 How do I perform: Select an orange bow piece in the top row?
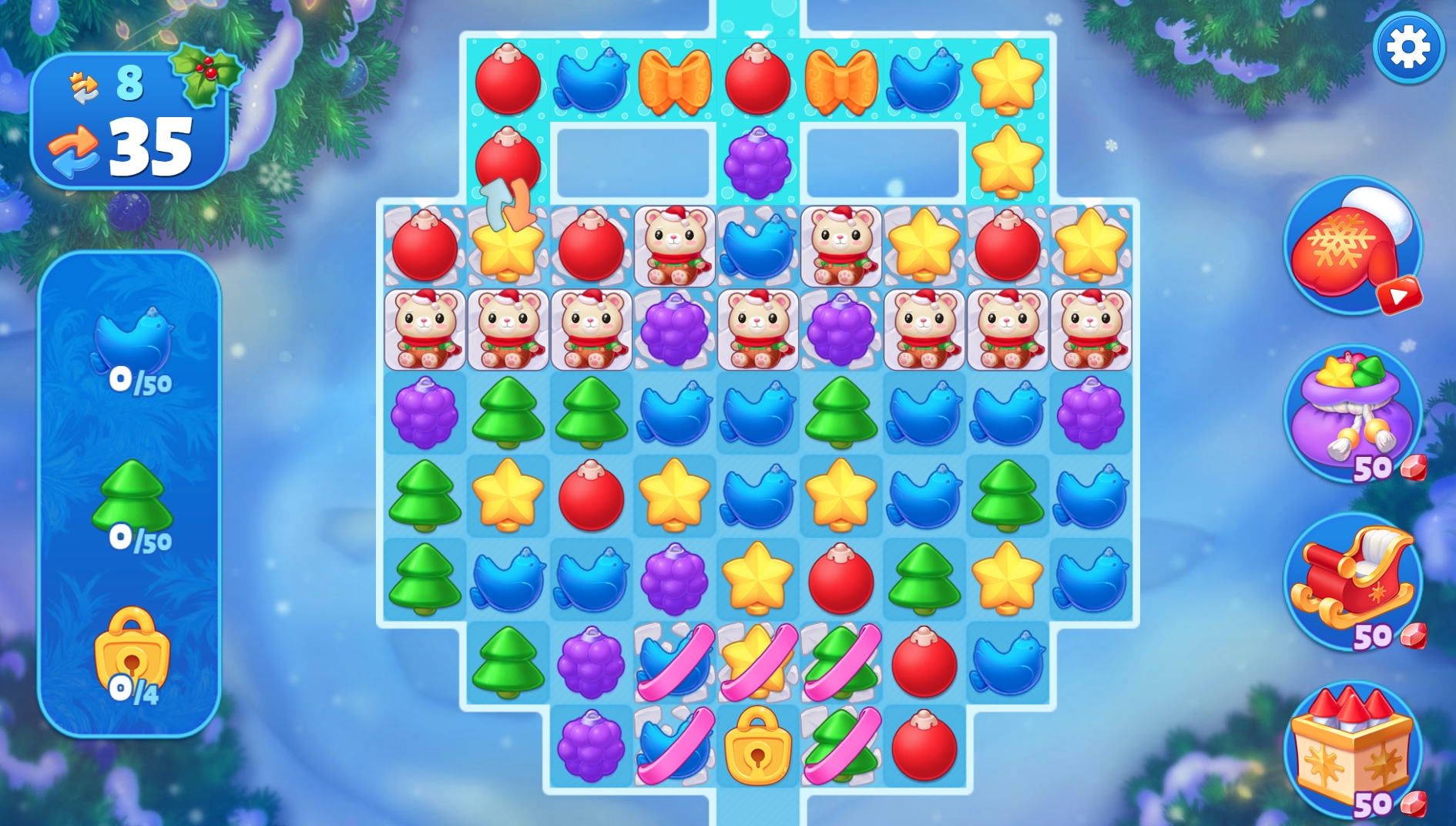pos(674,80)
